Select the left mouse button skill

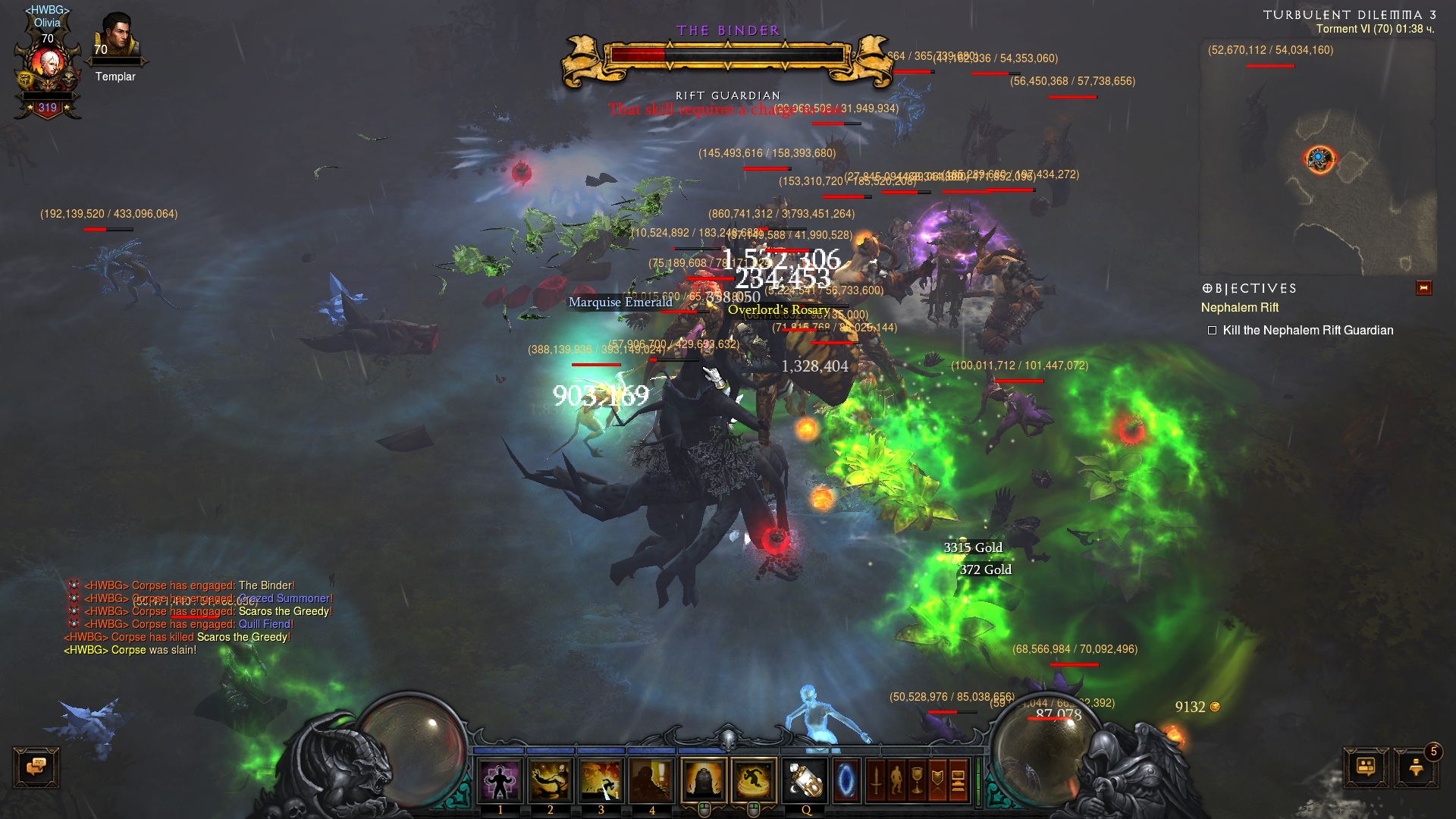click(703, 780)
